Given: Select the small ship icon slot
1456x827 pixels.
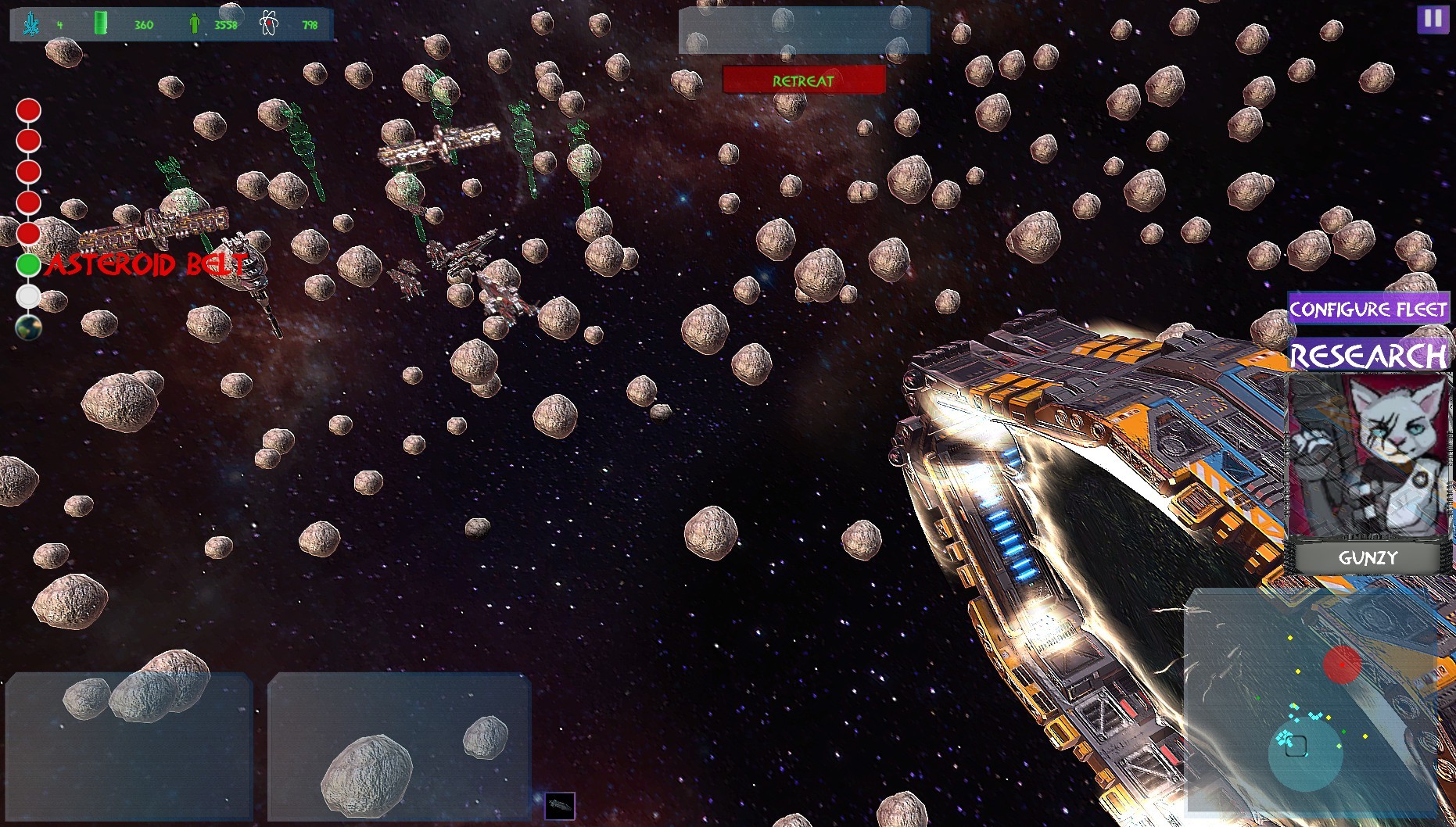Looking at the screenshot, I should pos(560,805).
